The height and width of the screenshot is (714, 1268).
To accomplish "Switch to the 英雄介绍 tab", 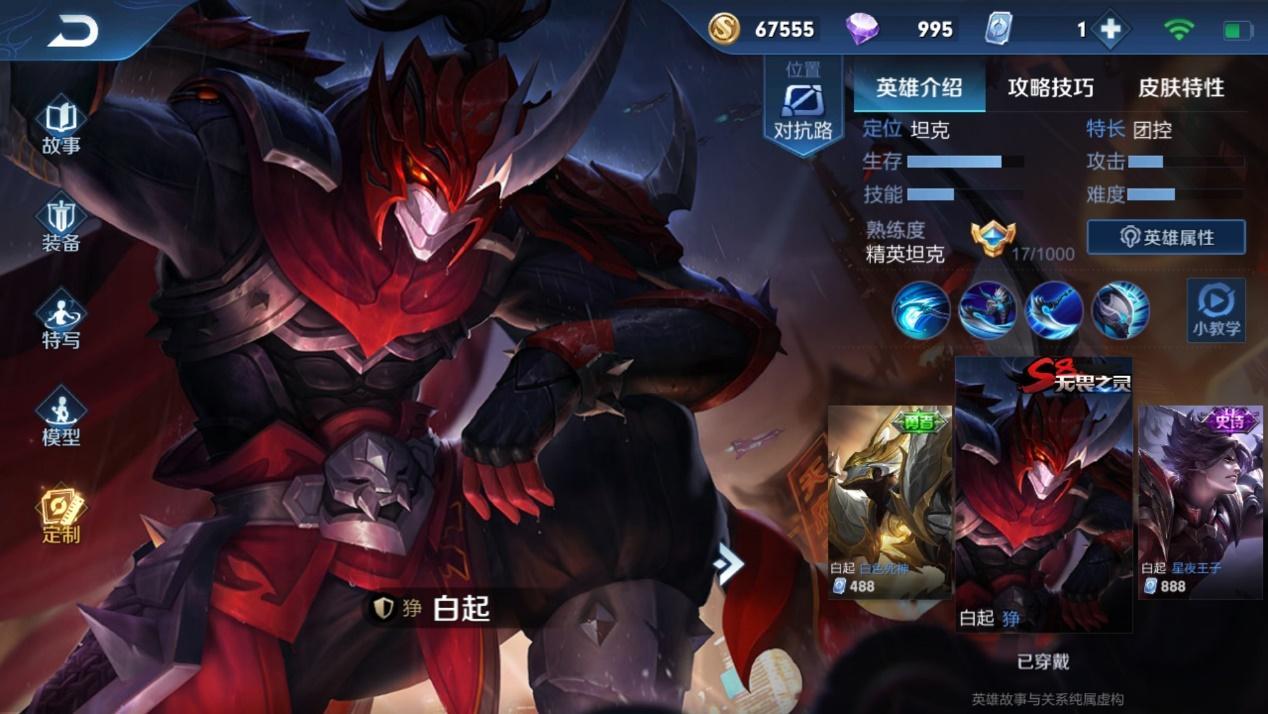I will pyautogui.click(x=919, y=88).
